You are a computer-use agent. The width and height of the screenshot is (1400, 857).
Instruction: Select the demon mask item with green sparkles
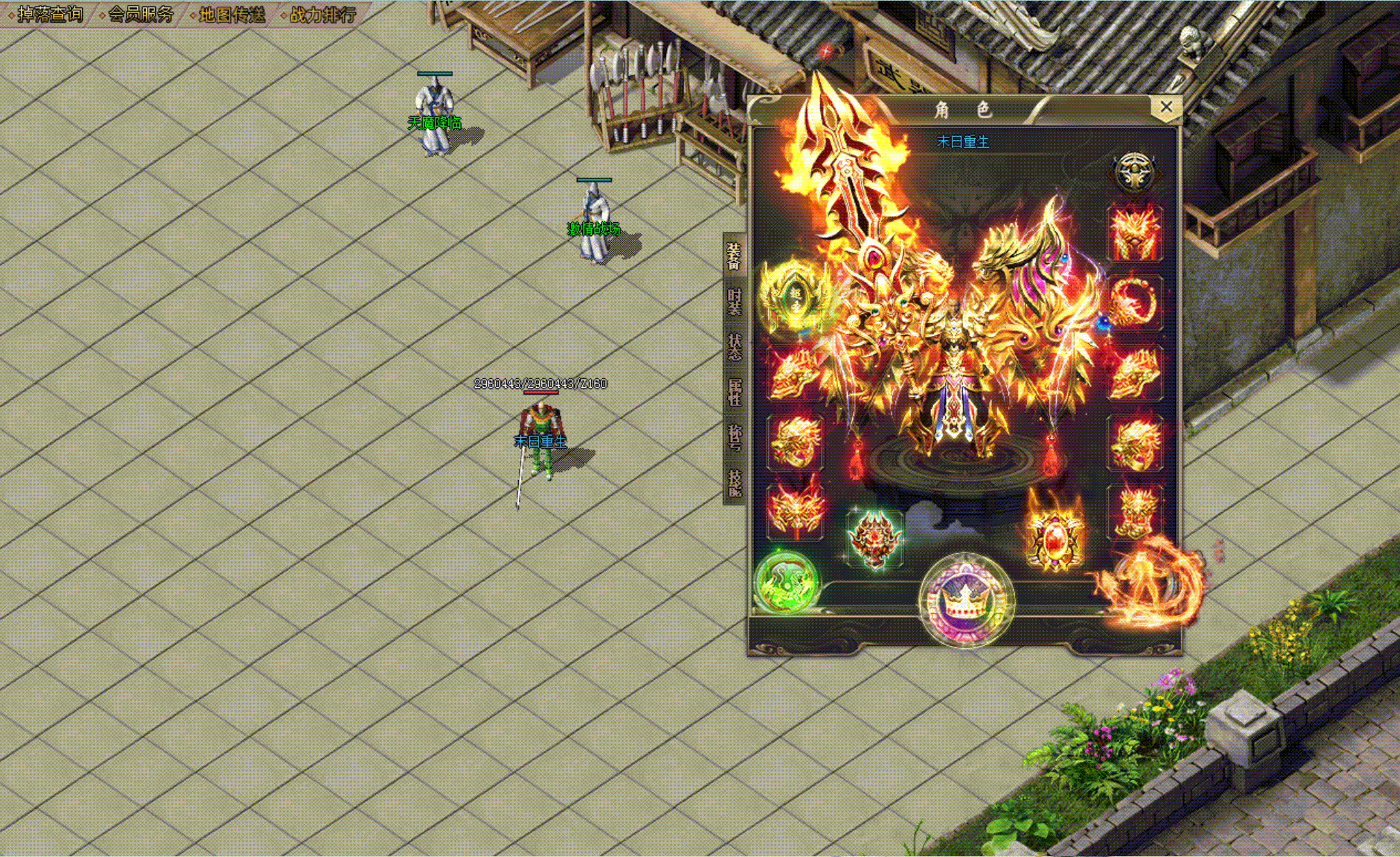(x=874, y=538)
